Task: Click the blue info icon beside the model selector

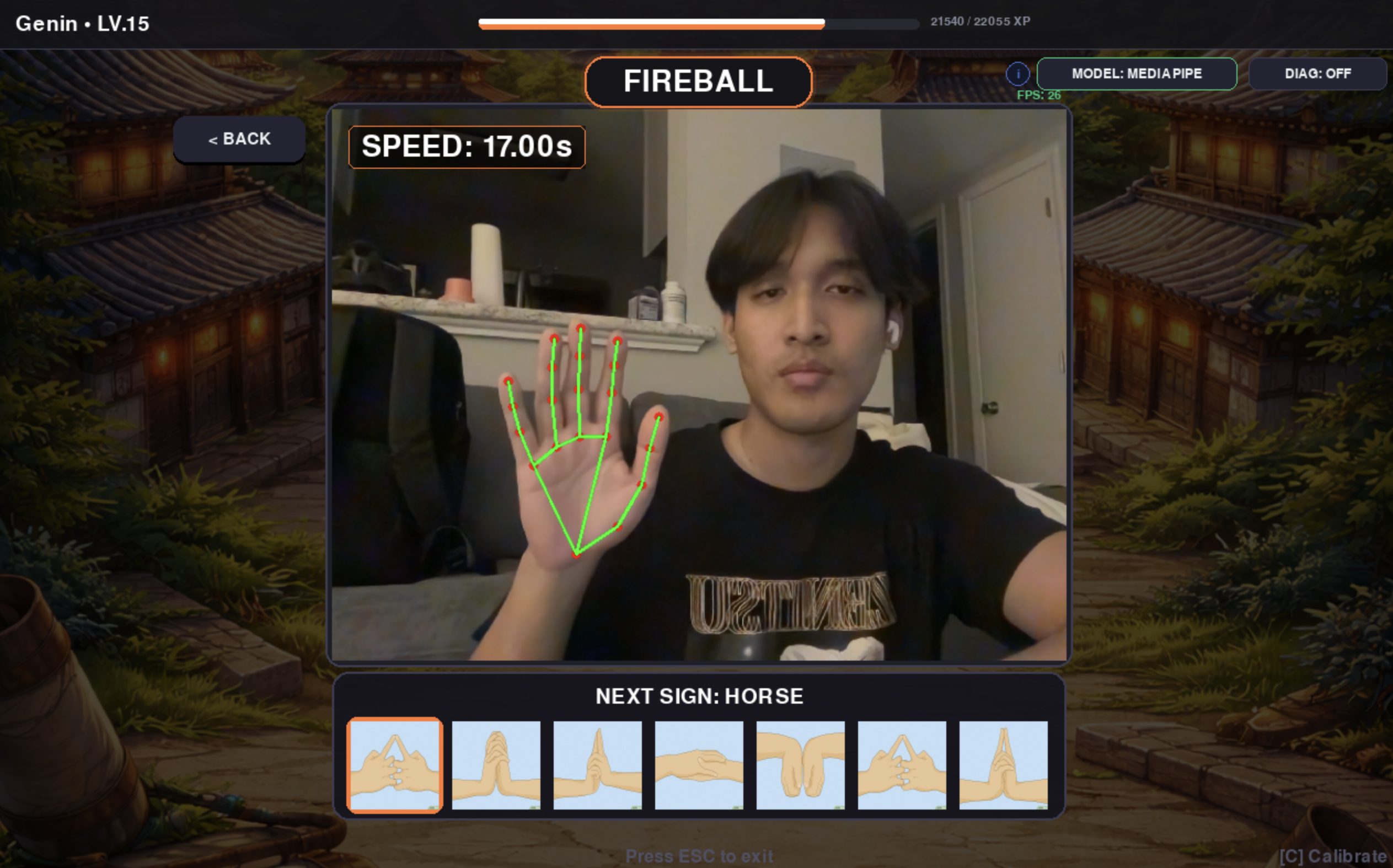Action: pyautogui.click(x=1018, y=73)
